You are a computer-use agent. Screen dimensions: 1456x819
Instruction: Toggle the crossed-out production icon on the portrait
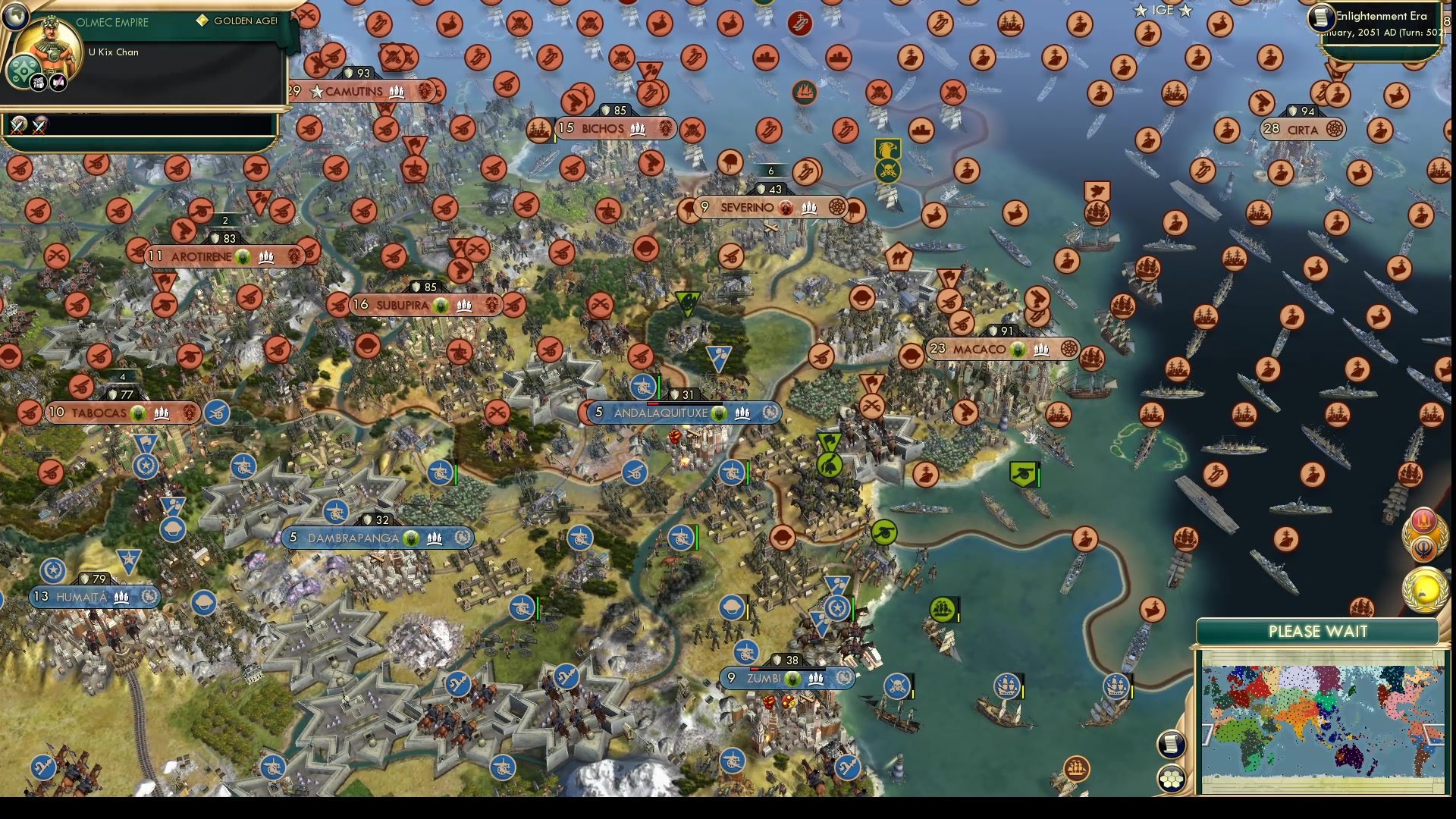58,82
